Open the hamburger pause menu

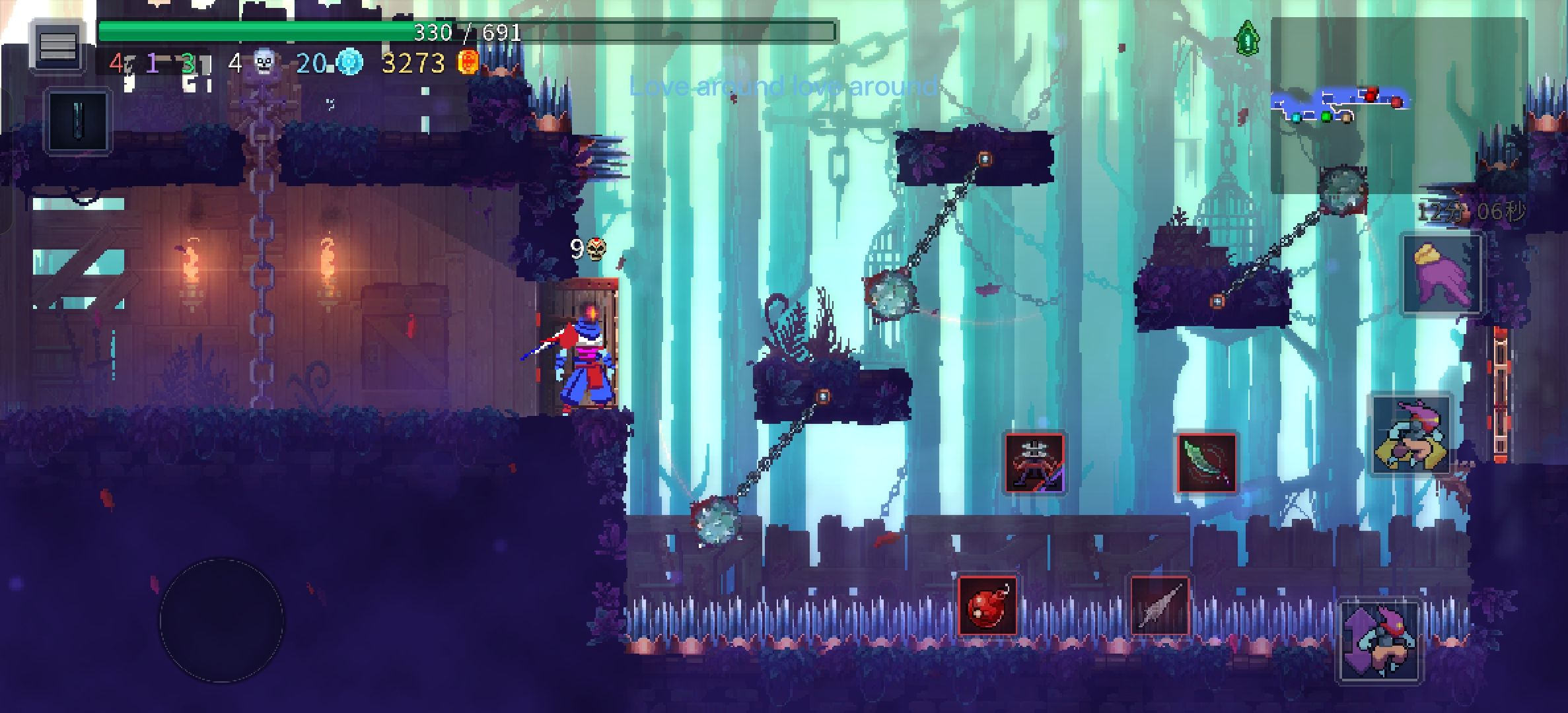(57, 46)
